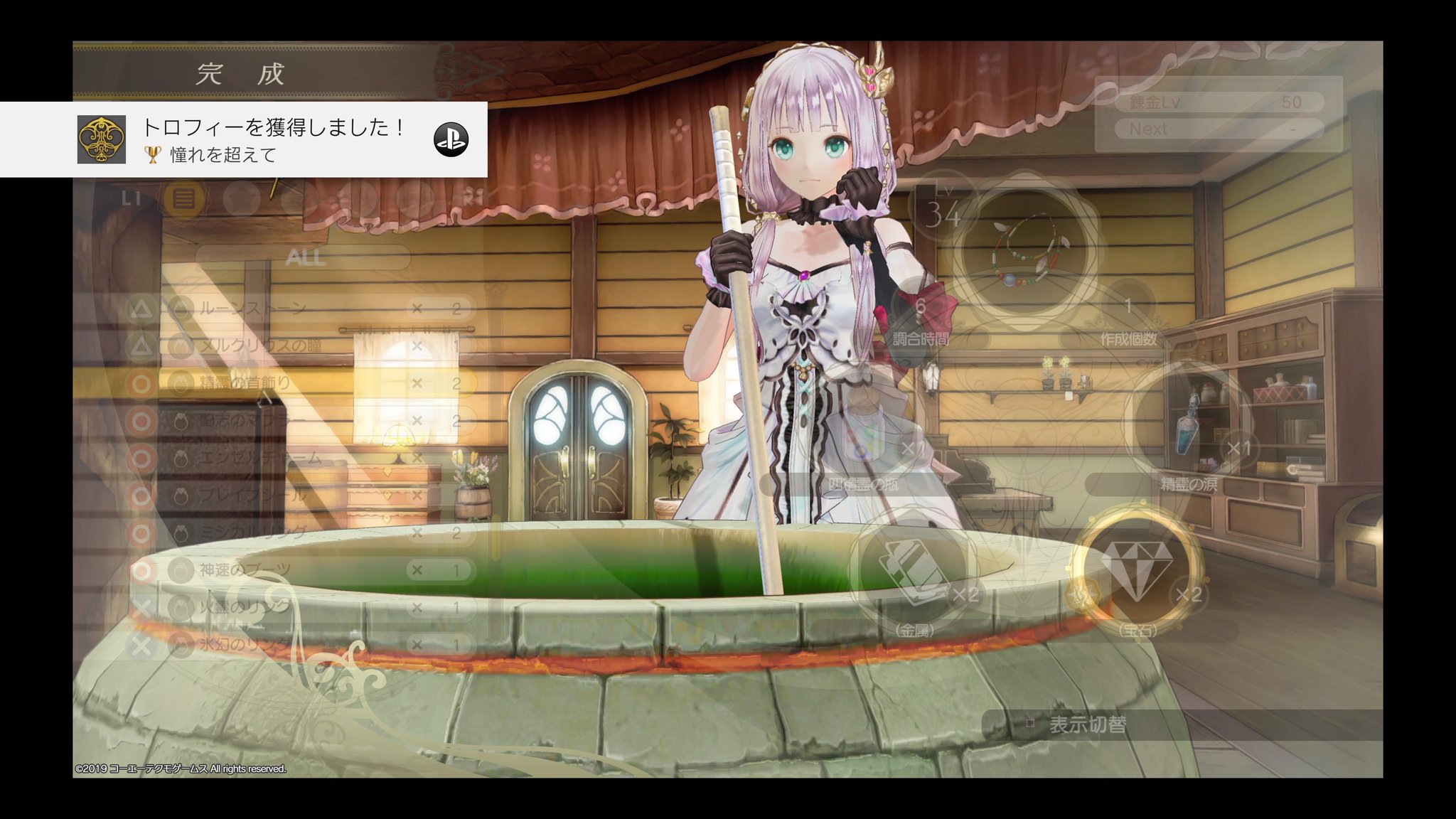Select the ルーンストーン recipe row
1456x819 pixels.
point(299,309)
